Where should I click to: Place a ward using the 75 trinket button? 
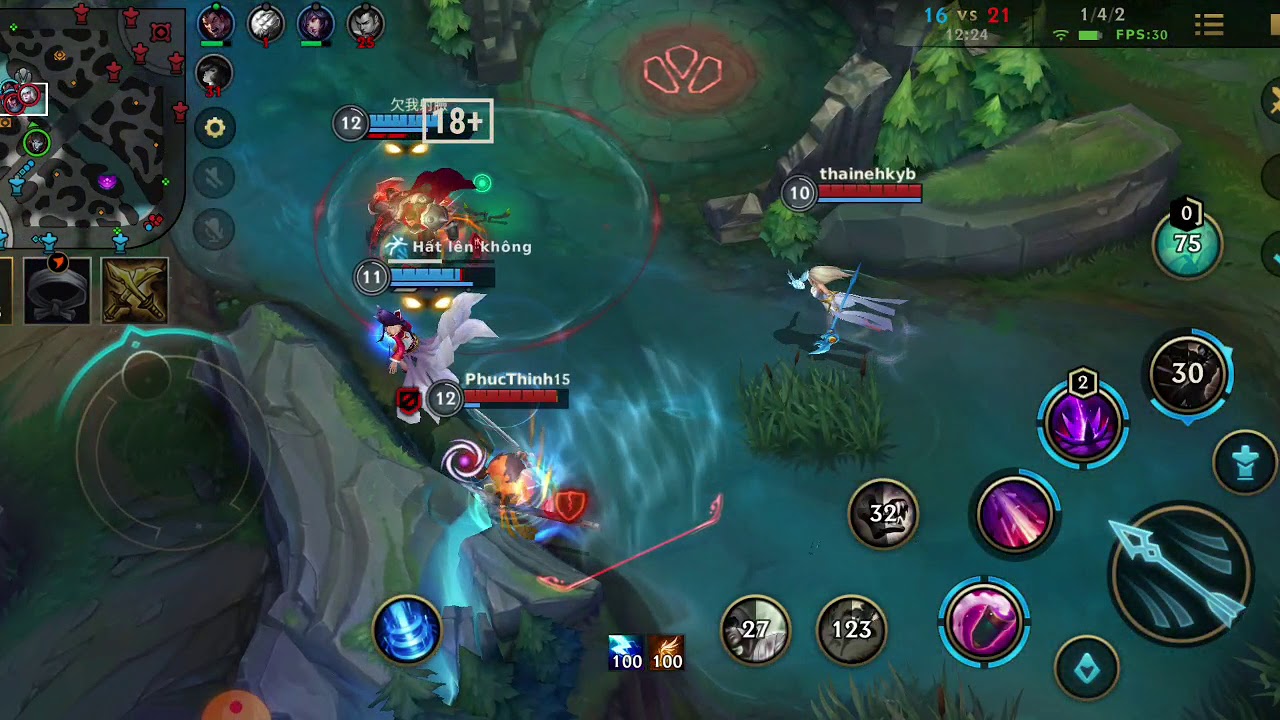pyautogui.click(x=1187, y=244)
